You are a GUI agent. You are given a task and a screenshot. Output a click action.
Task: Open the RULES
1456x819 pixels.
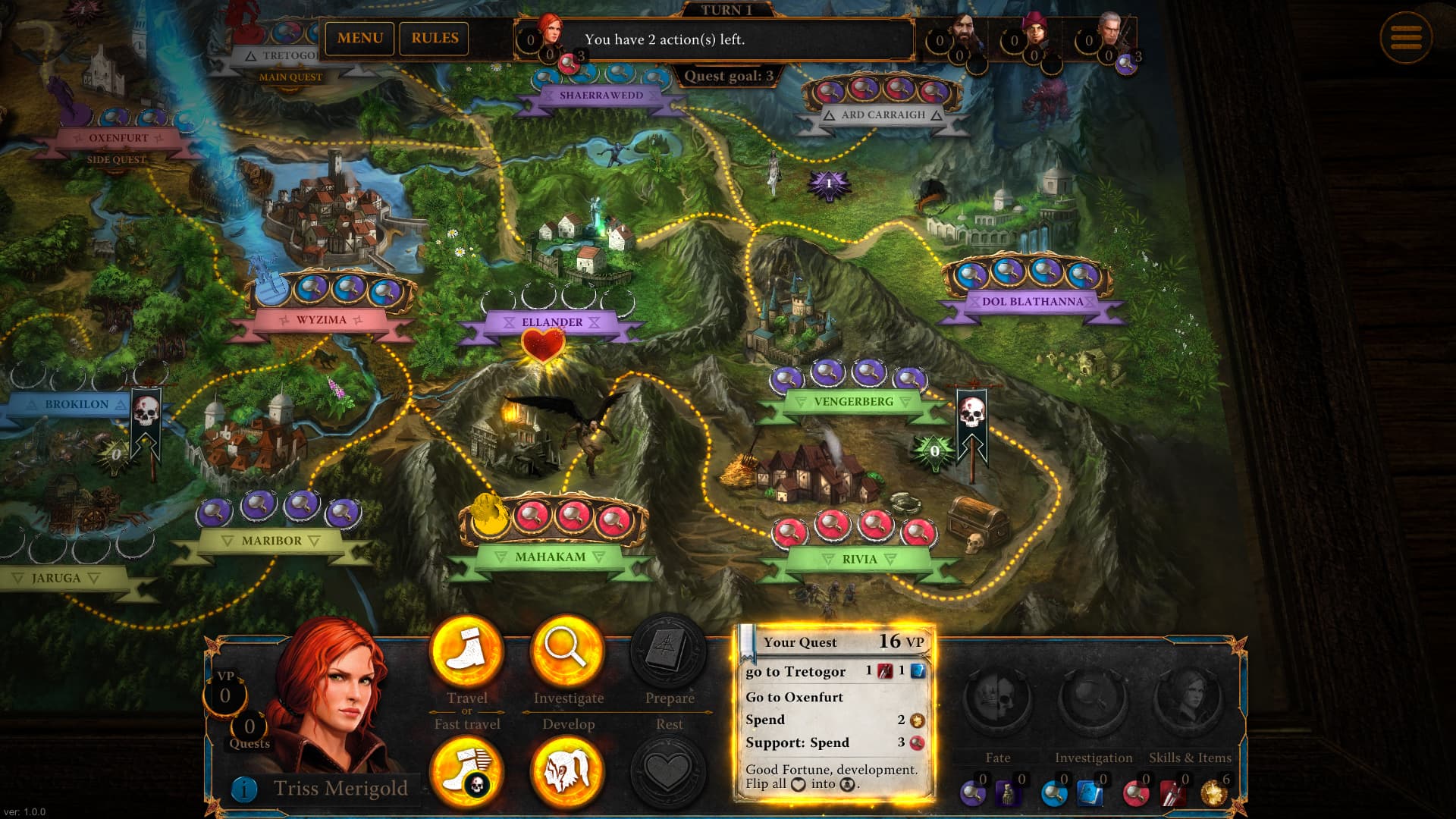(x=435, y=38)
